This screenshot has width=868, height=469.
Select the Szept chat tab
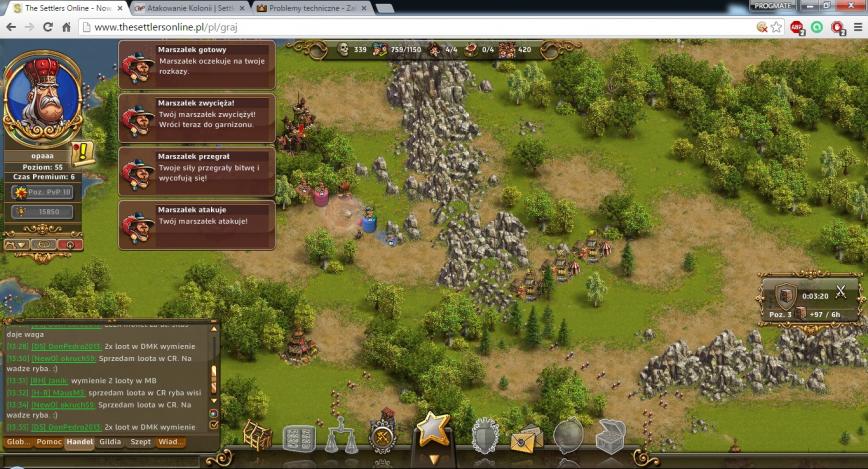click(141, 441)
